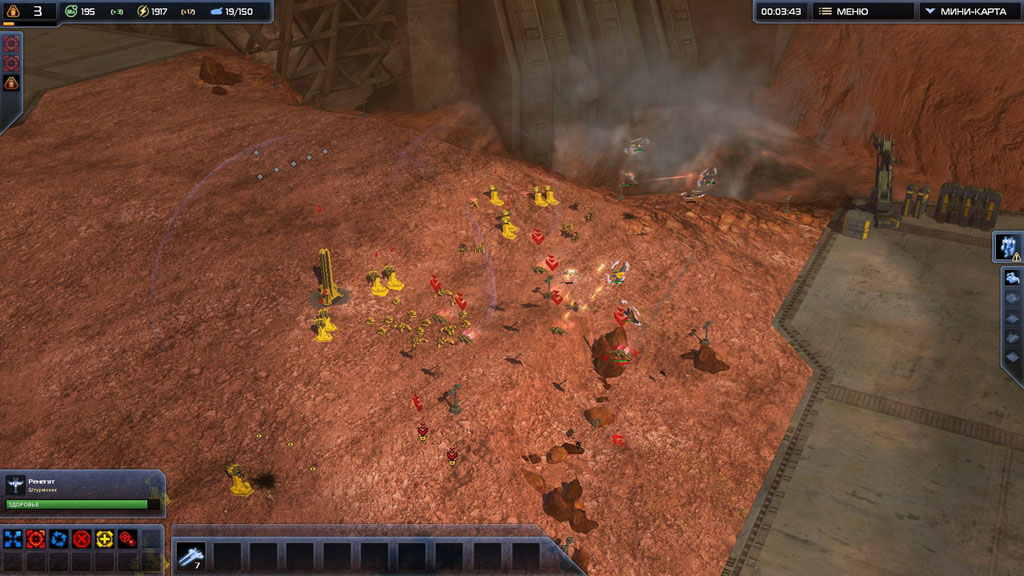Select the red target-with-missile command

(x=127, y=539)
